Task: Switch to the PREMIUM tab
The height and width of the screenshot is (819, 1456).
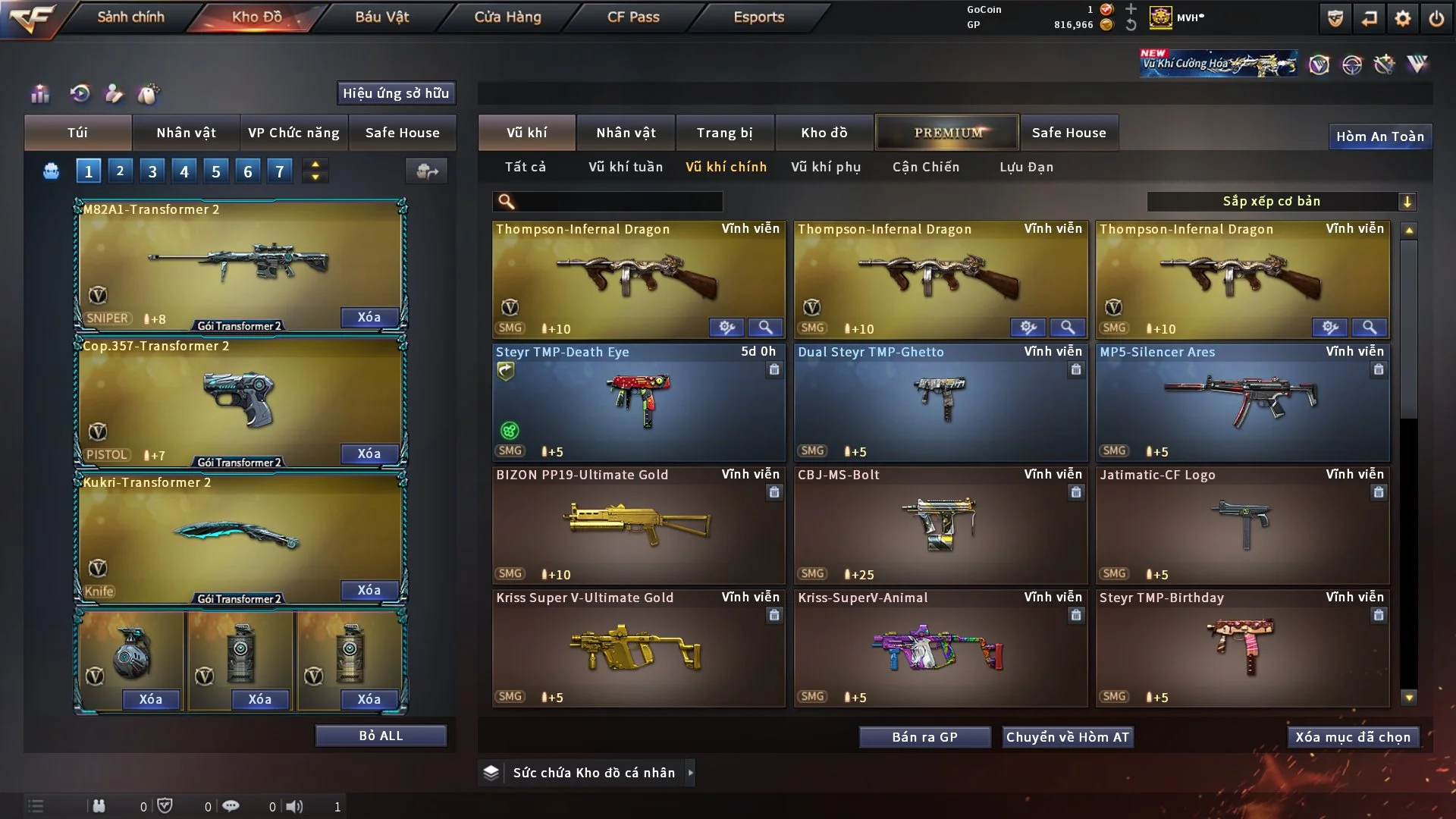Action: [x=947, y=133]
